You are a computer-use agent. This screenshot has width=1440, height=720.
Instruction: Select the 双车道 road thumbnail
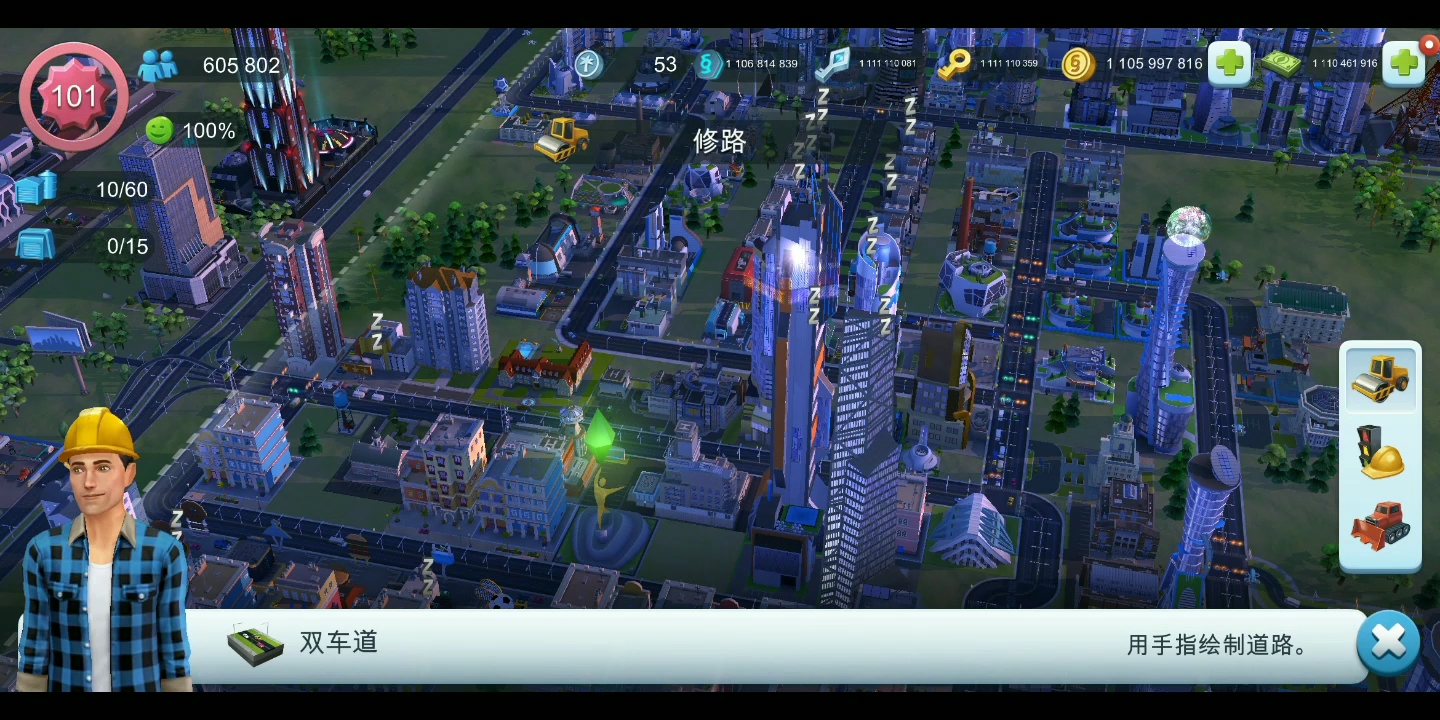(253, 643)
